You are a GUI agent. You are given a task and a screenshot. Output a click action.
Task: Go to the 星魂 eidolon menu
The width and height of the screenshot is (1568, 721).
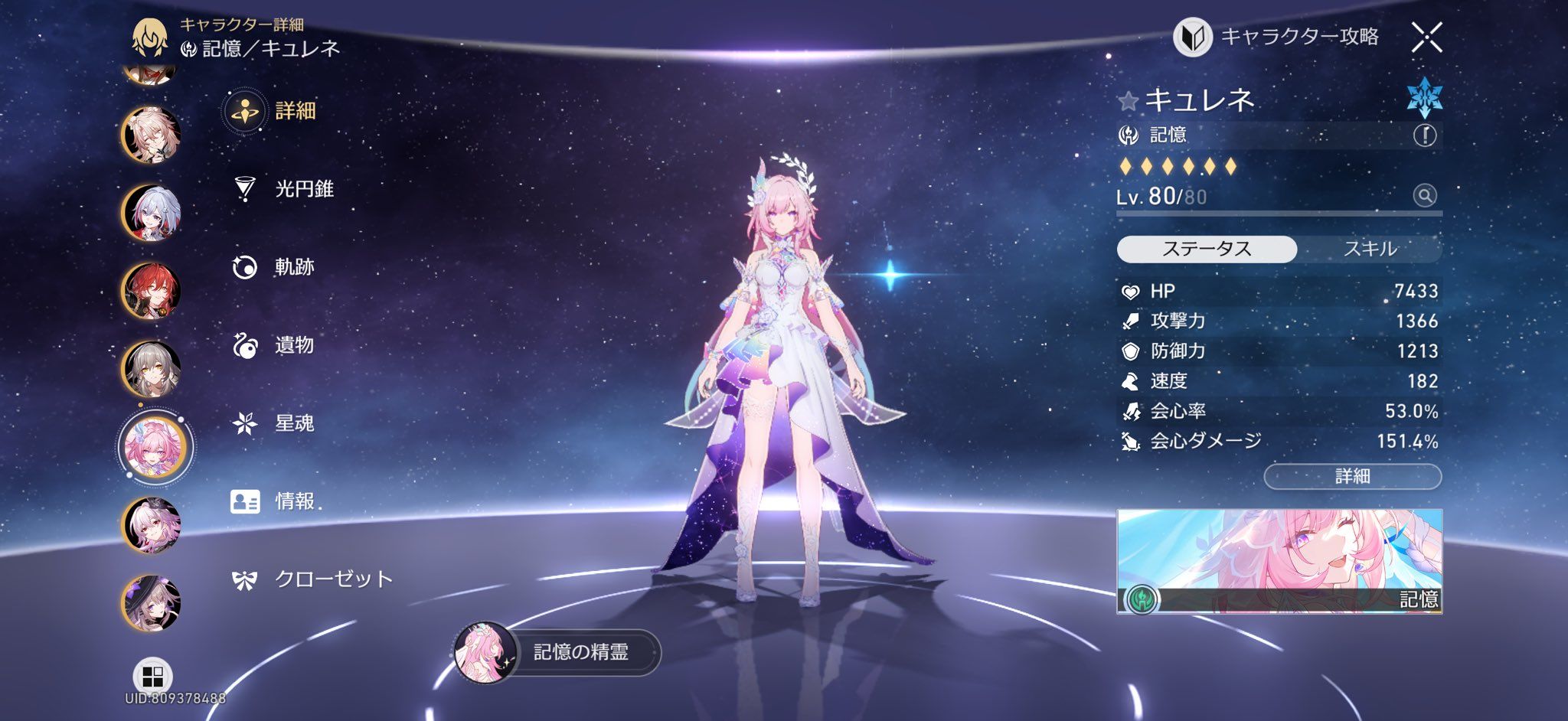coord(294,423)
